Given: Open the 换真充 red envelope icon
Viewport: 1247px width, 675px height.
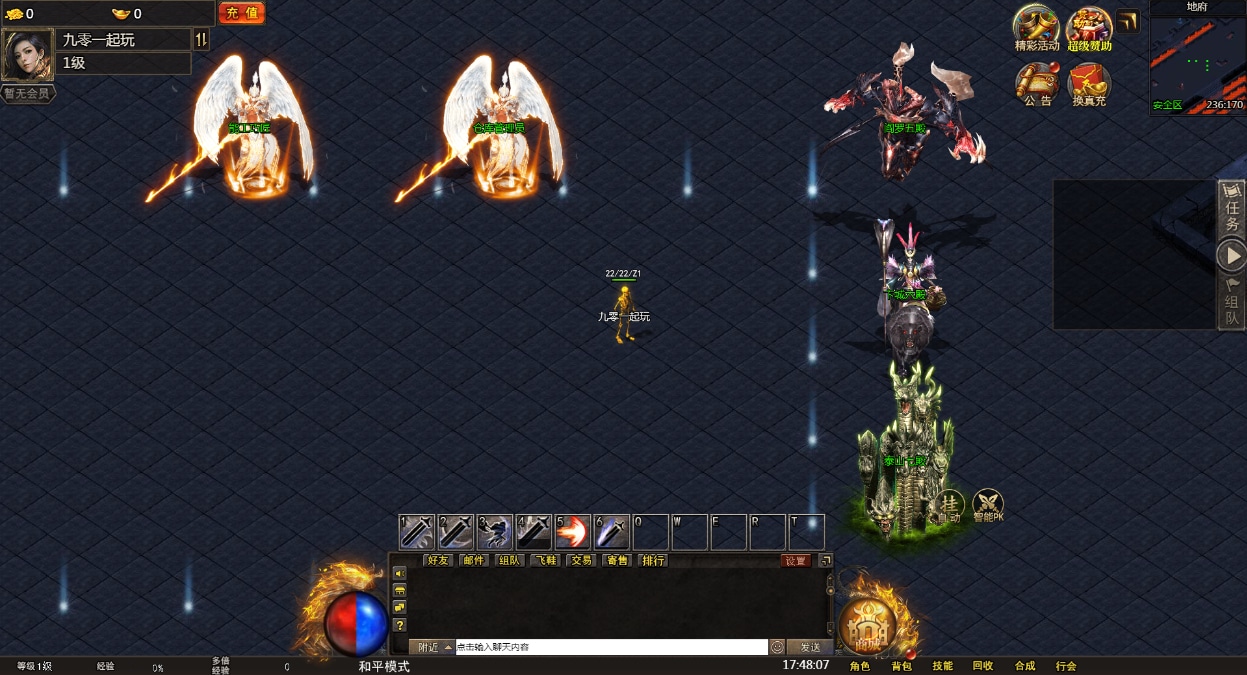Looking at the screenshot, I should (x=1089, y=84).
